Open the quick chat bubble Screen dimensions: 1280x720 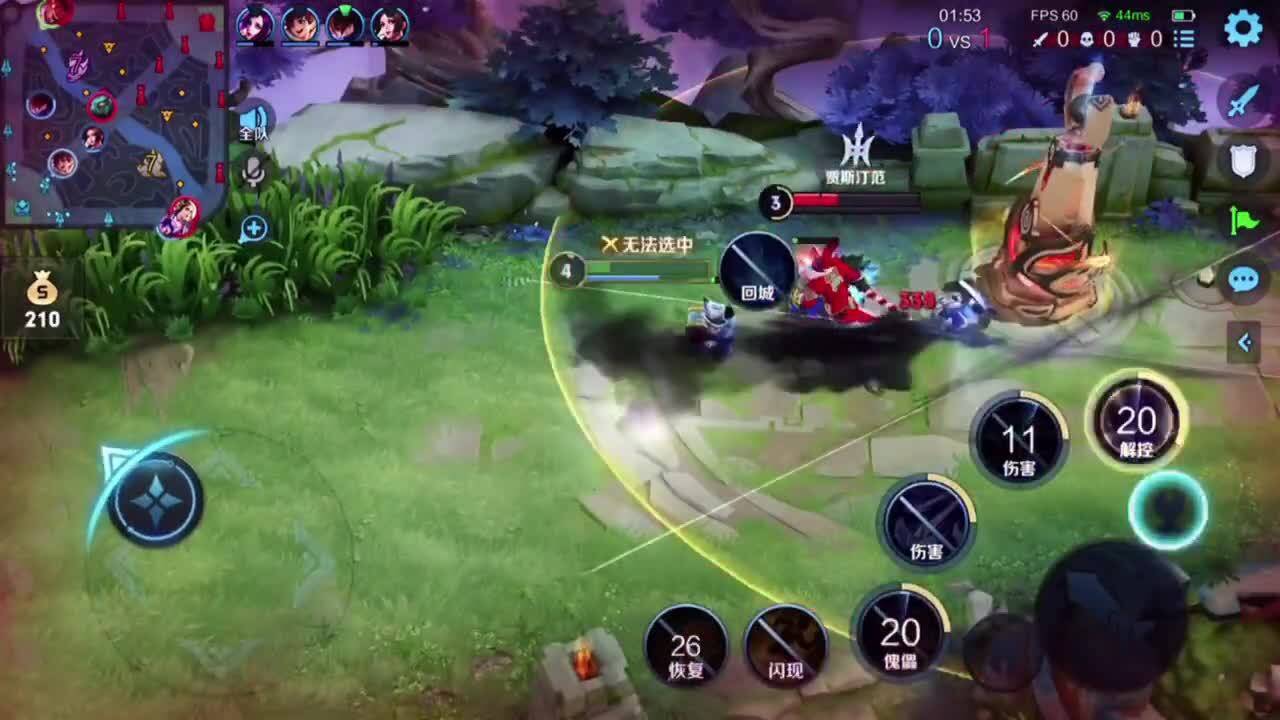[x=1243, y=279]
